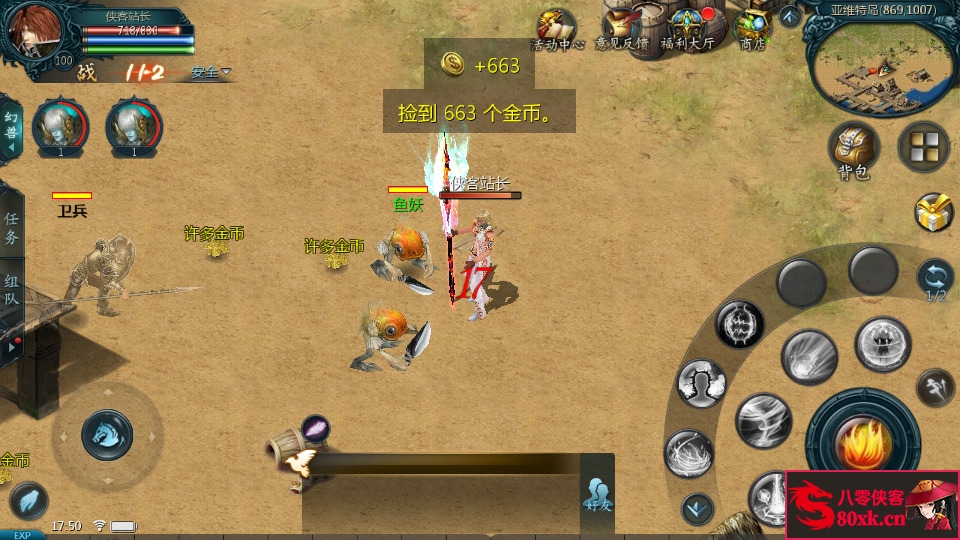
Task: Open the 好友 friends button
Action: point(598,494)
